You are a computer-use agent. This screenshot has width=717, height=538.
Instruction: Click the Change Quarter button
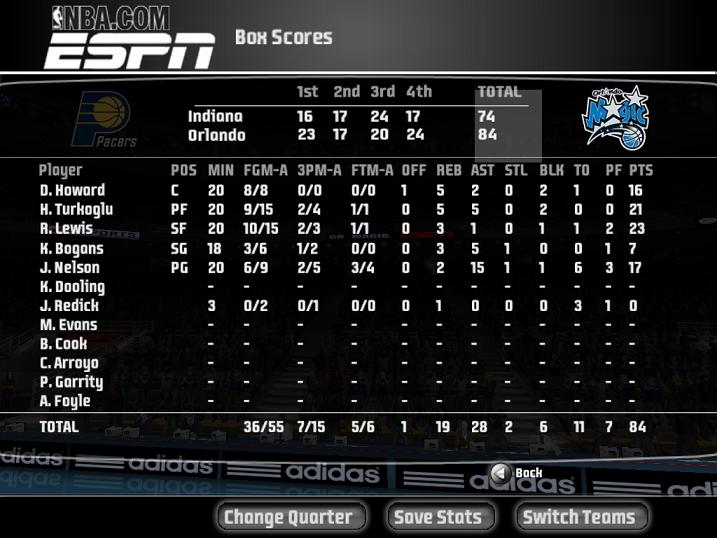(x=288, y=517)
